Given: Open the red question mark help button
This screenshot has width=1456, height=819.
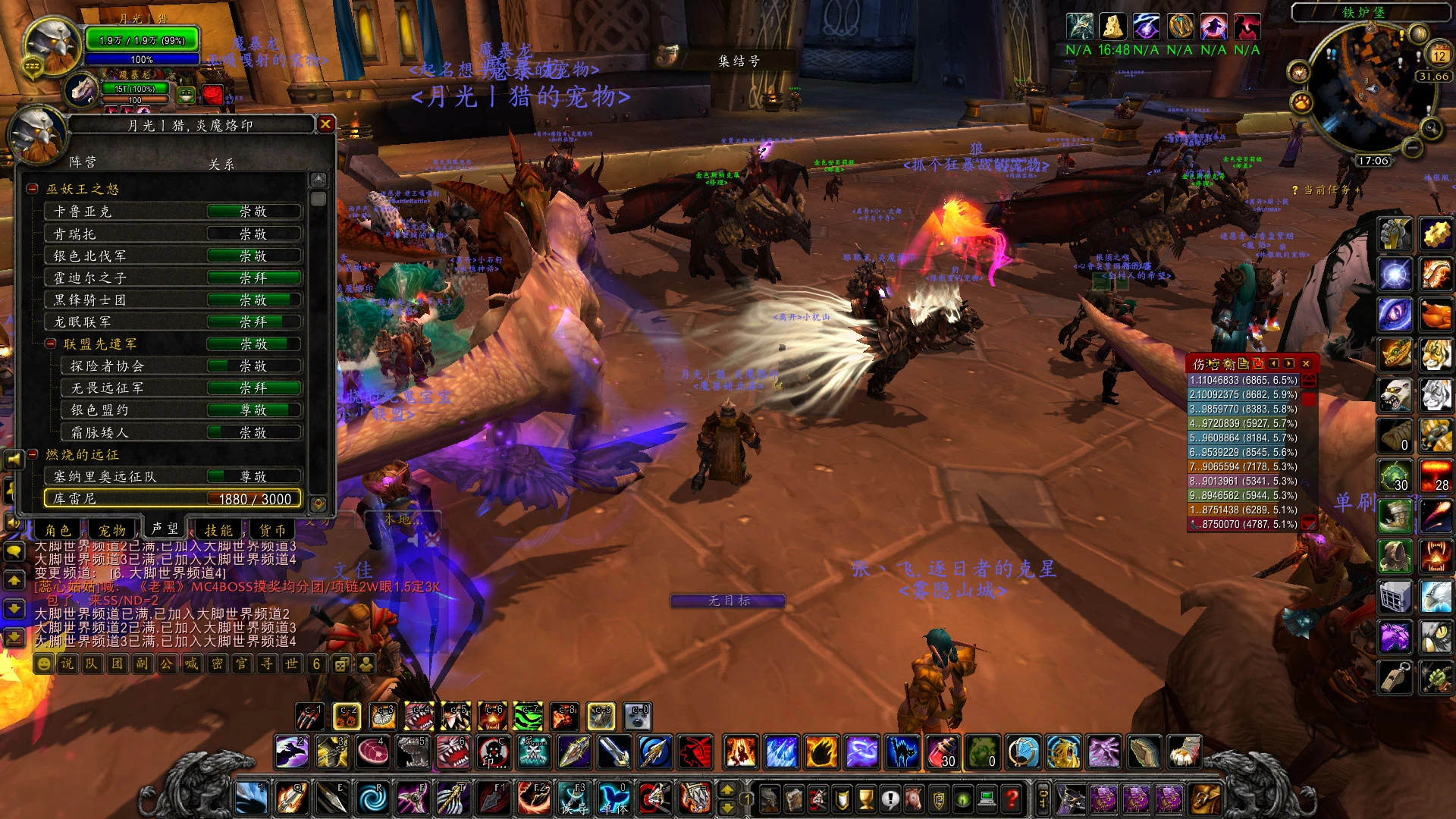Looking at the screenshot, I should [1011, 799].
